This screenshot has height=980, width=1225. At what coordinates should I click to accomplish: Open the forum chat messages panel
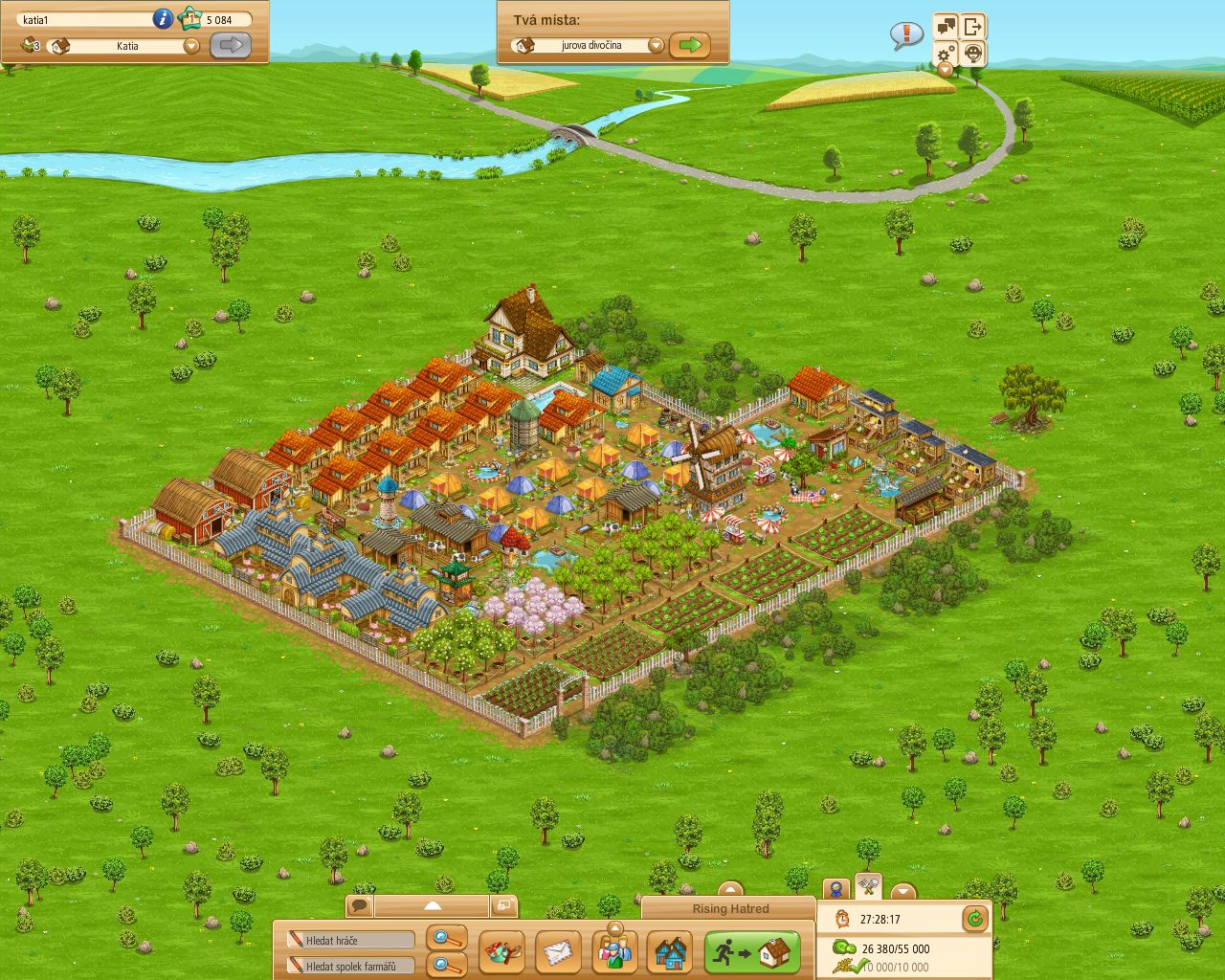point(945,27)
